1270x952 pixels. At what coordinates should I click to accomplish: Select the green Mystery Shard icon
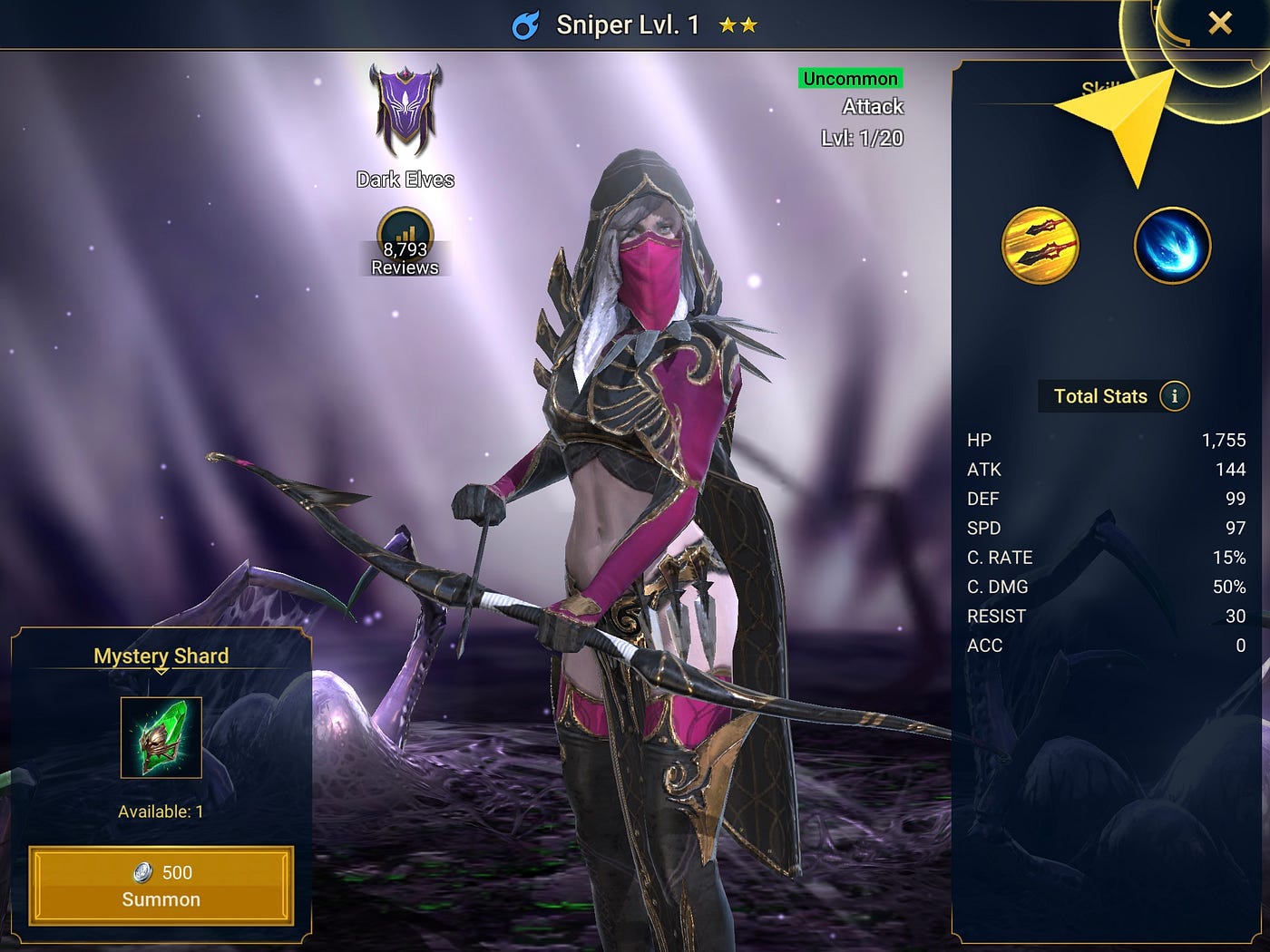click(161, 737)
